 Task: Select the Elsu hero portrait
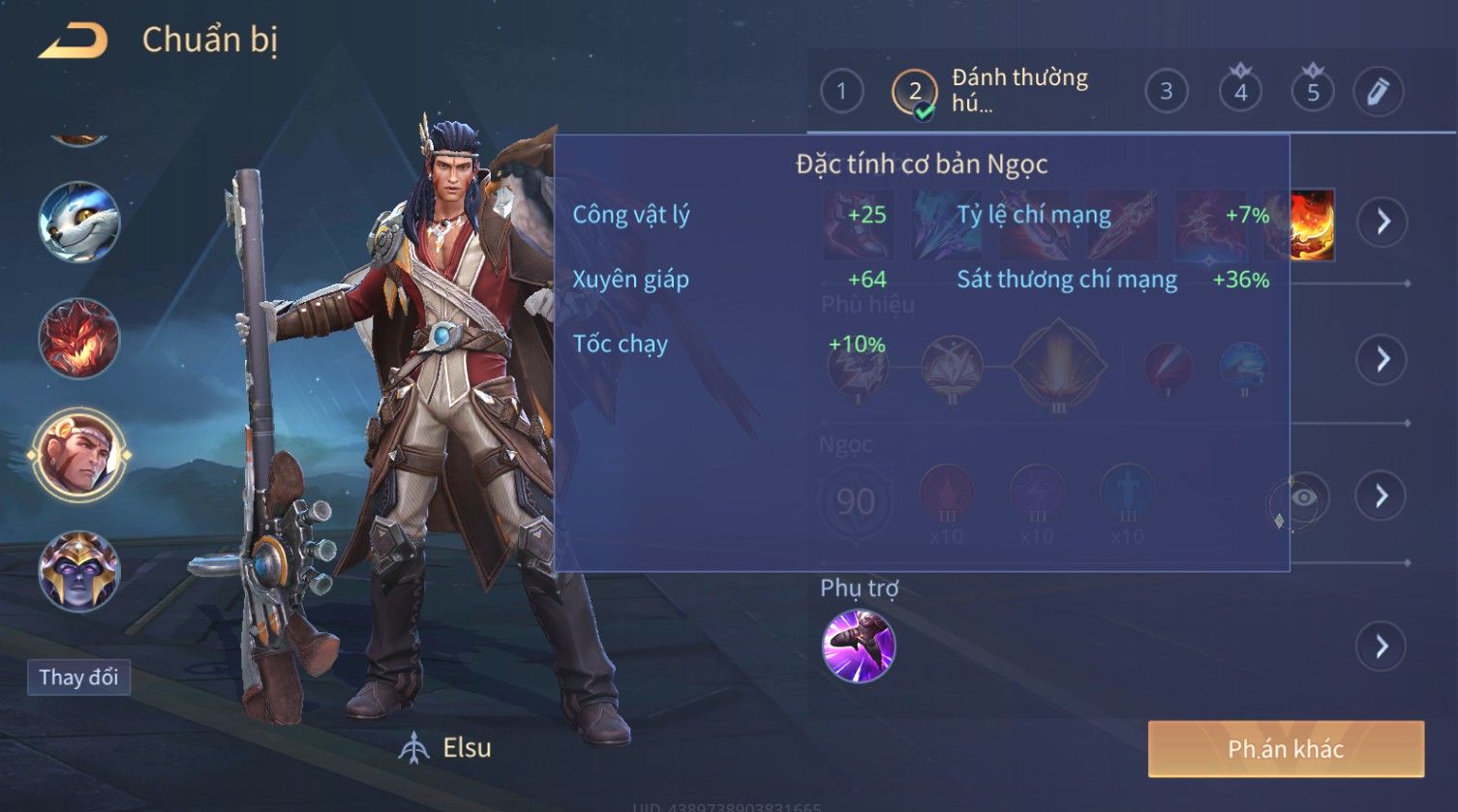(78, 454)
